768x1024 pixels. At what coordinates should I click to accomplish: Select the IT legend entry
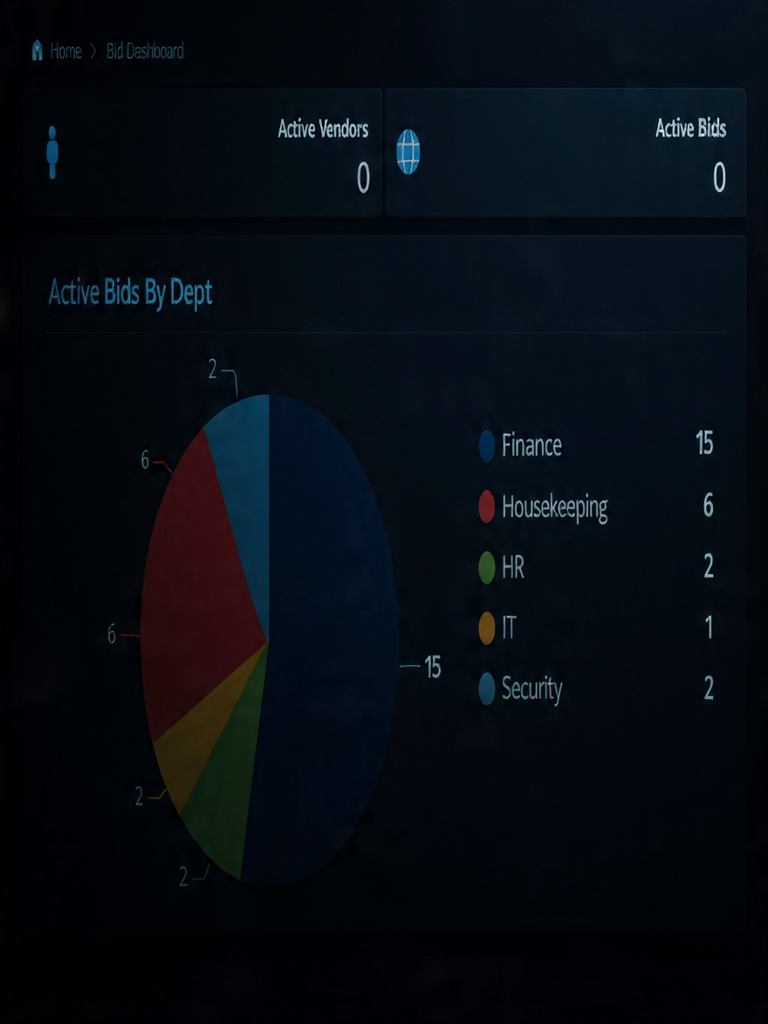coord(508,628)
